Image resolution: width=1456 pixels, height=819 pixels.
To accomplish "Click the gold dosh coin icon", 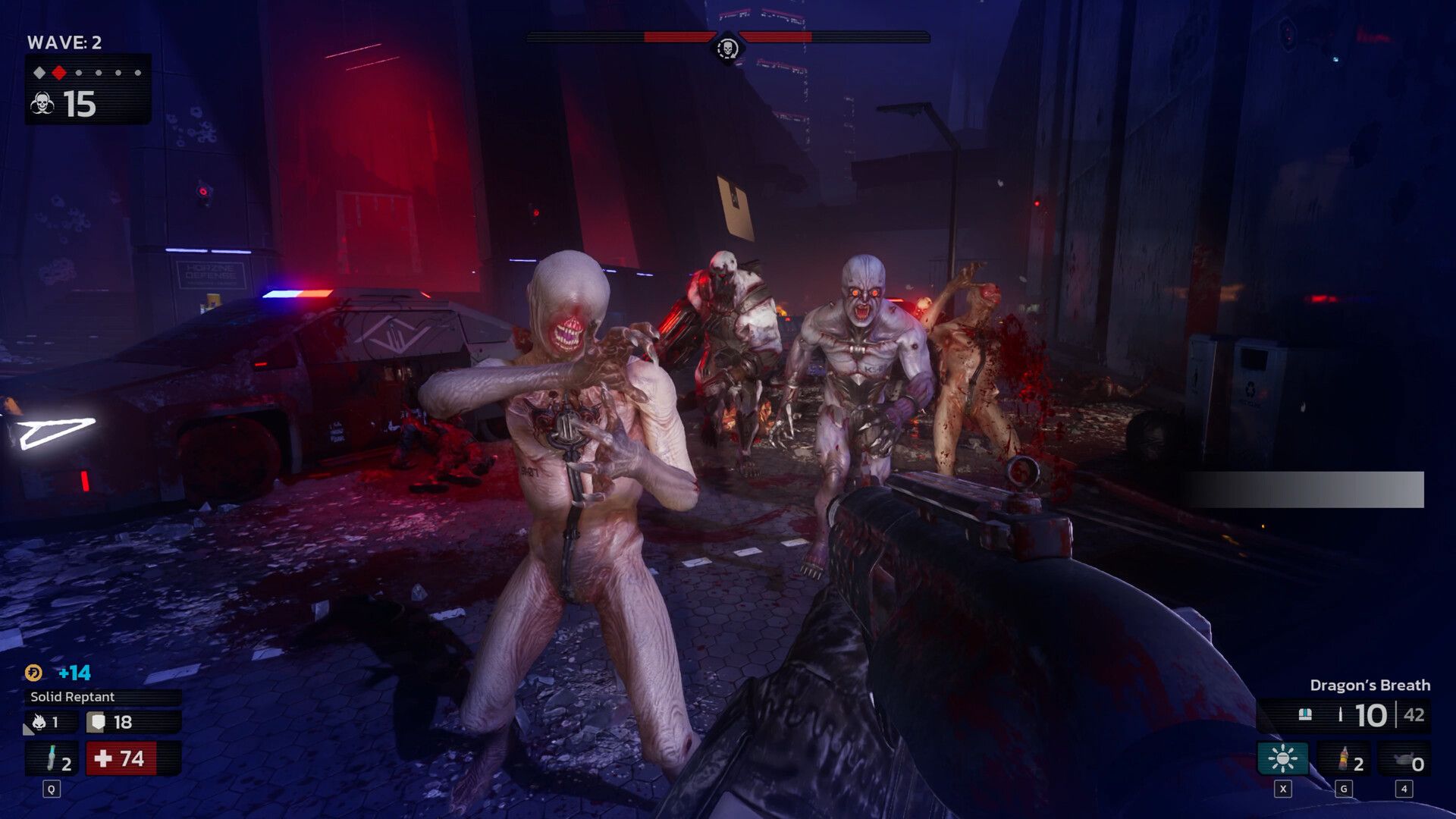I will tap(33, 672).
